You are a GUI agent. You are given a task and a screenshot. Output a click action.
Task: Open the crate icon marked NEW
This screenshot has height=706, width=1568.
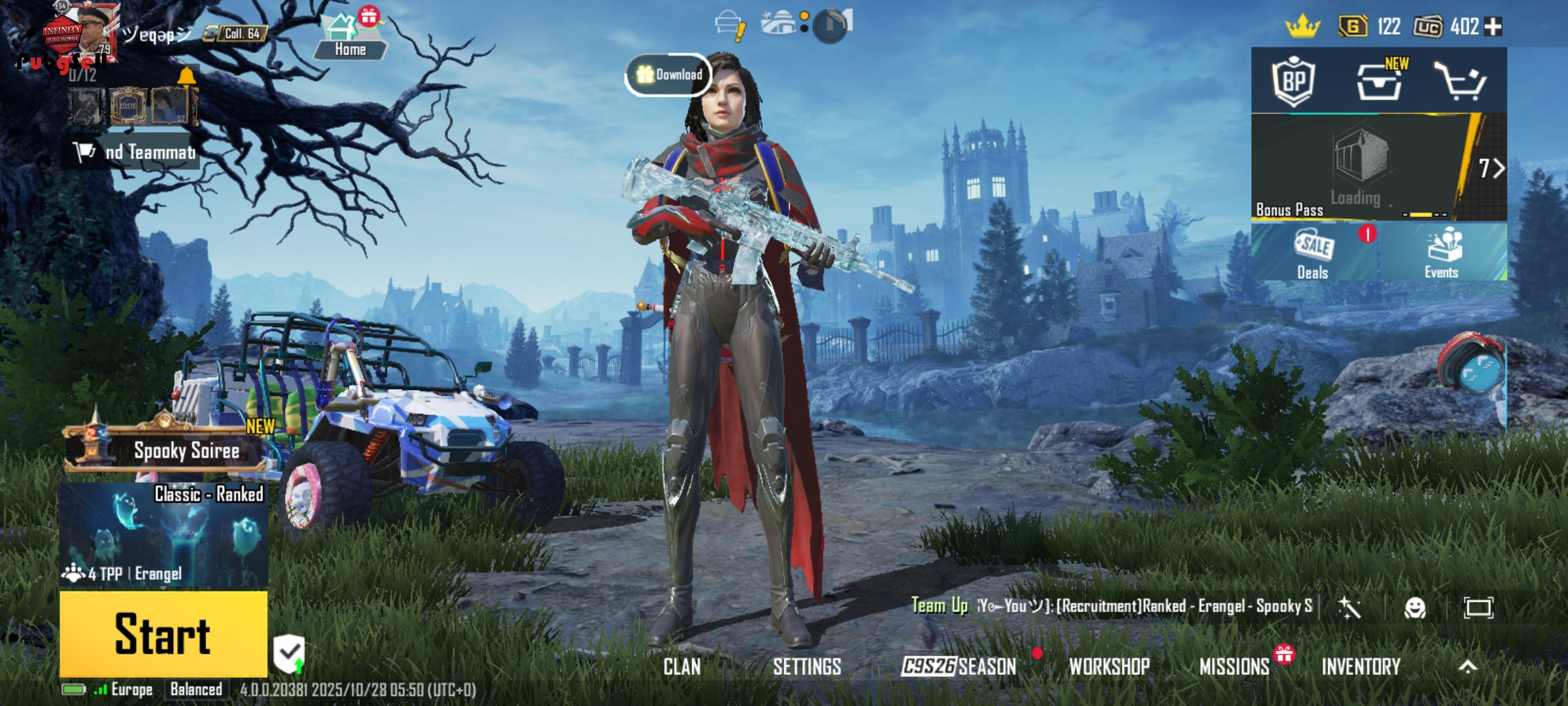[1379, 82]
